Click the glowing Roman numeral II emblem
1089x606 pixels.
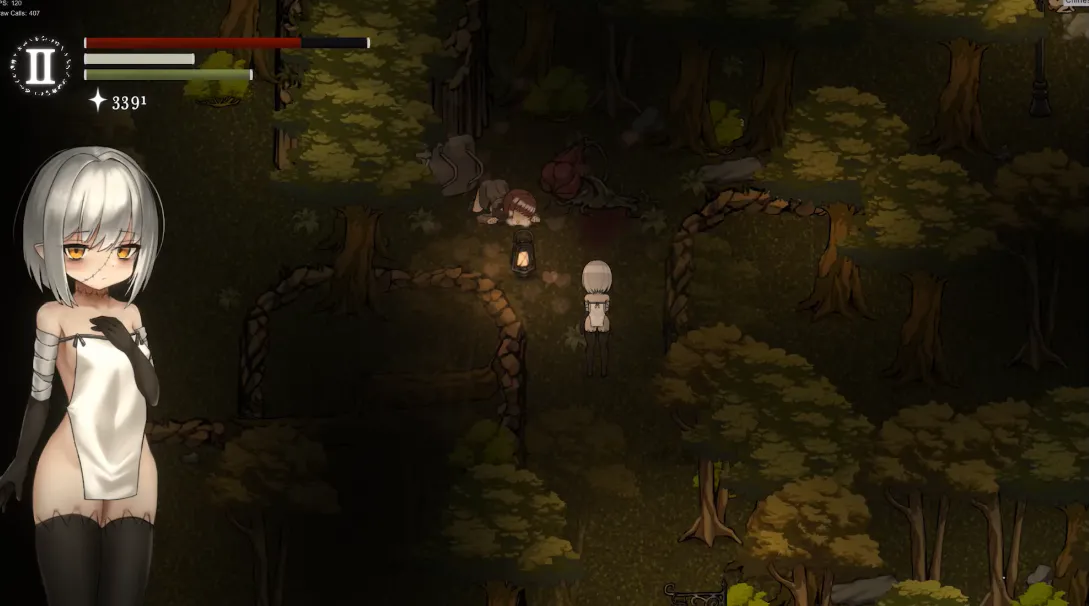(x=41, y=65)
